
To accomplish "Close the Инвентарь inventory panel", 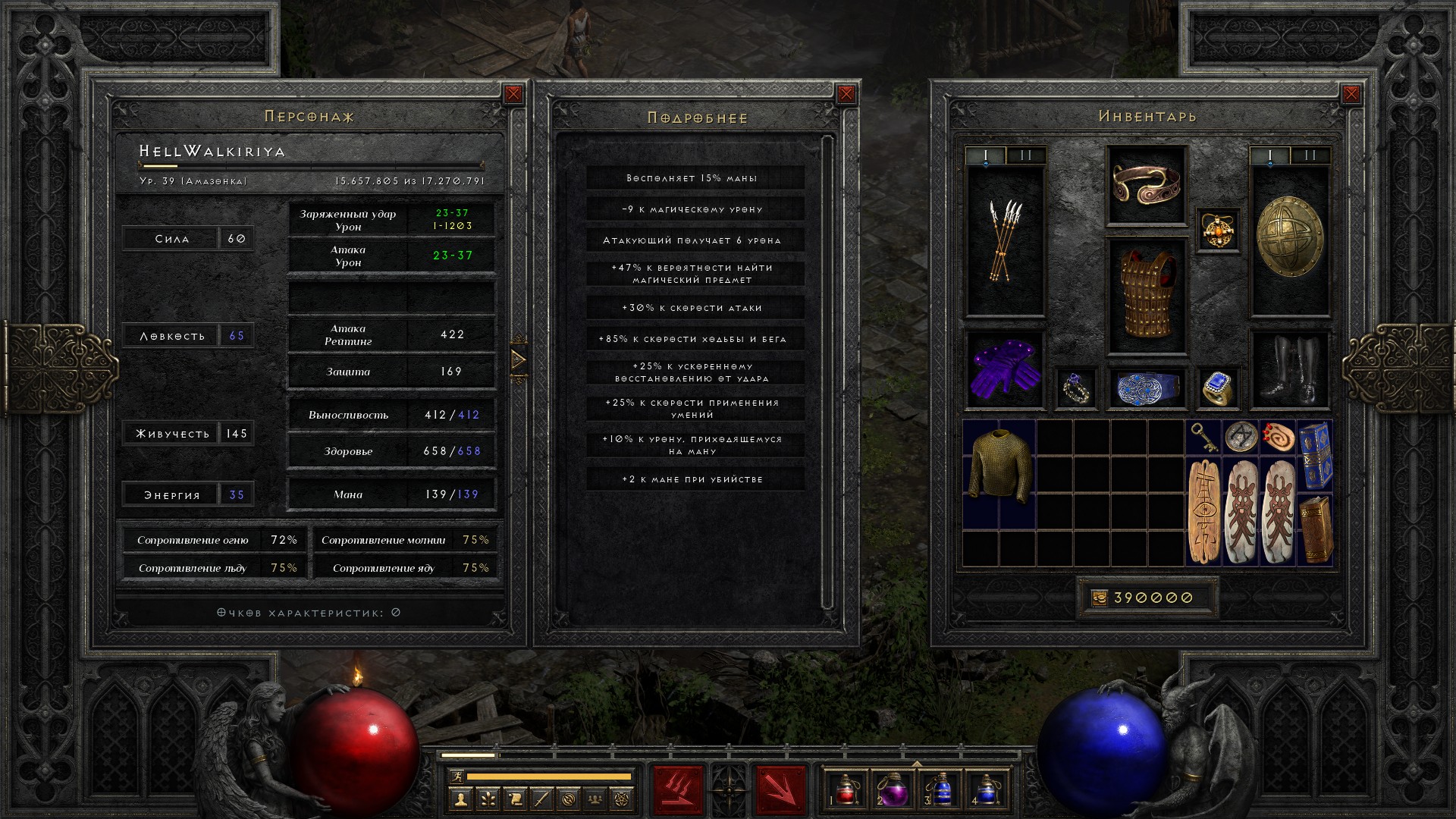I will click(x=1351, y=94).
